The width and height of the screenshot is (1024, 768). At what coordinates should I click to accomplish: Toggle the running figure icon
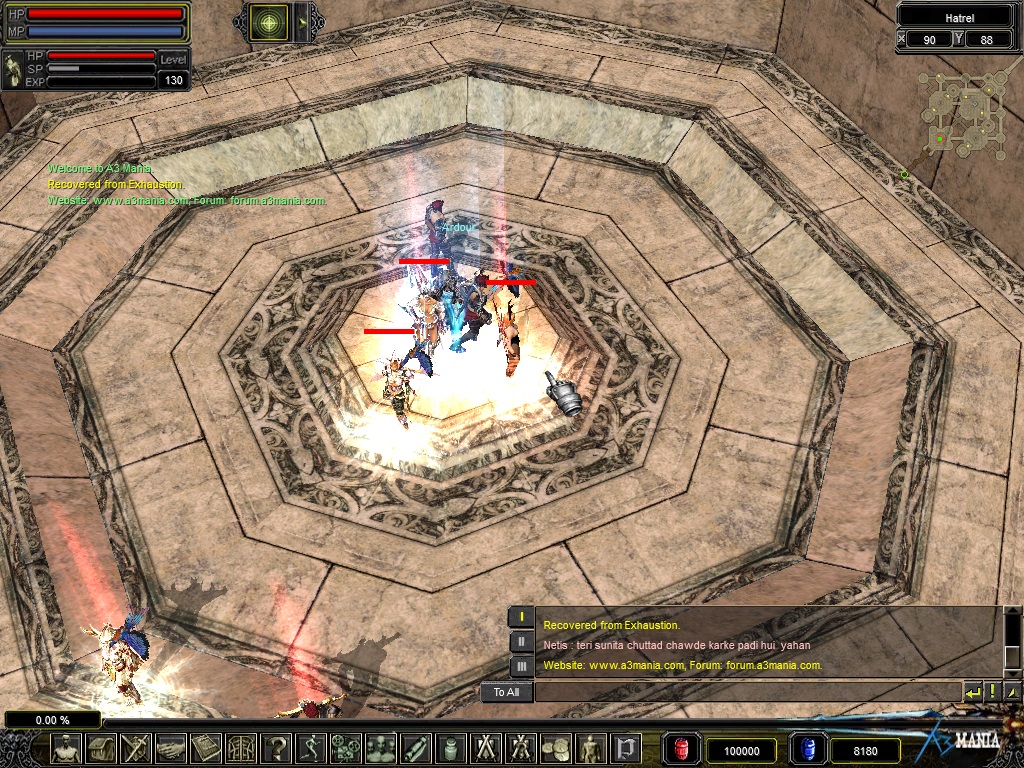click(311, 748)
